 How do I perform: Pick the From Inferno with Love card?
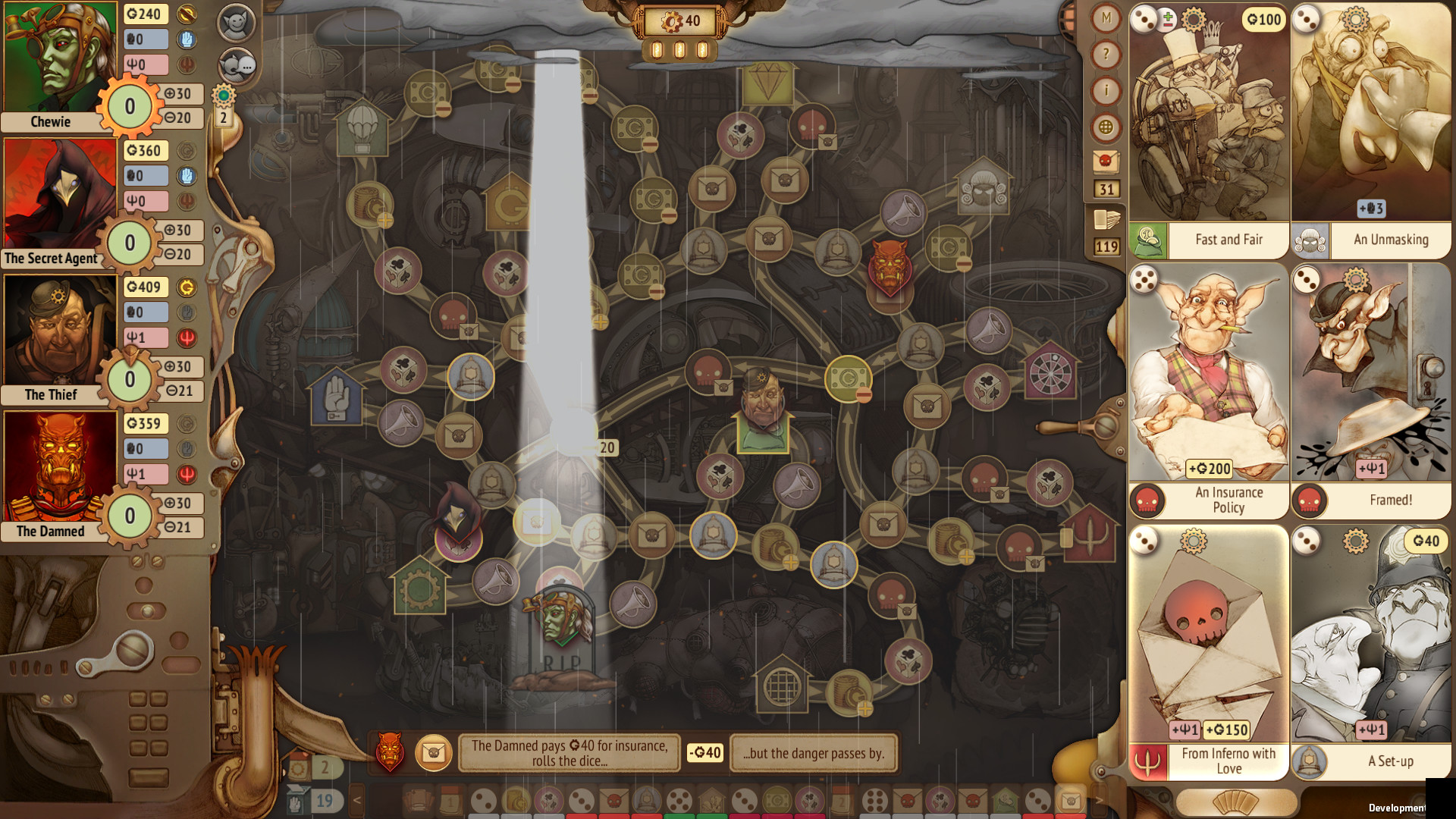point(1210,645)
